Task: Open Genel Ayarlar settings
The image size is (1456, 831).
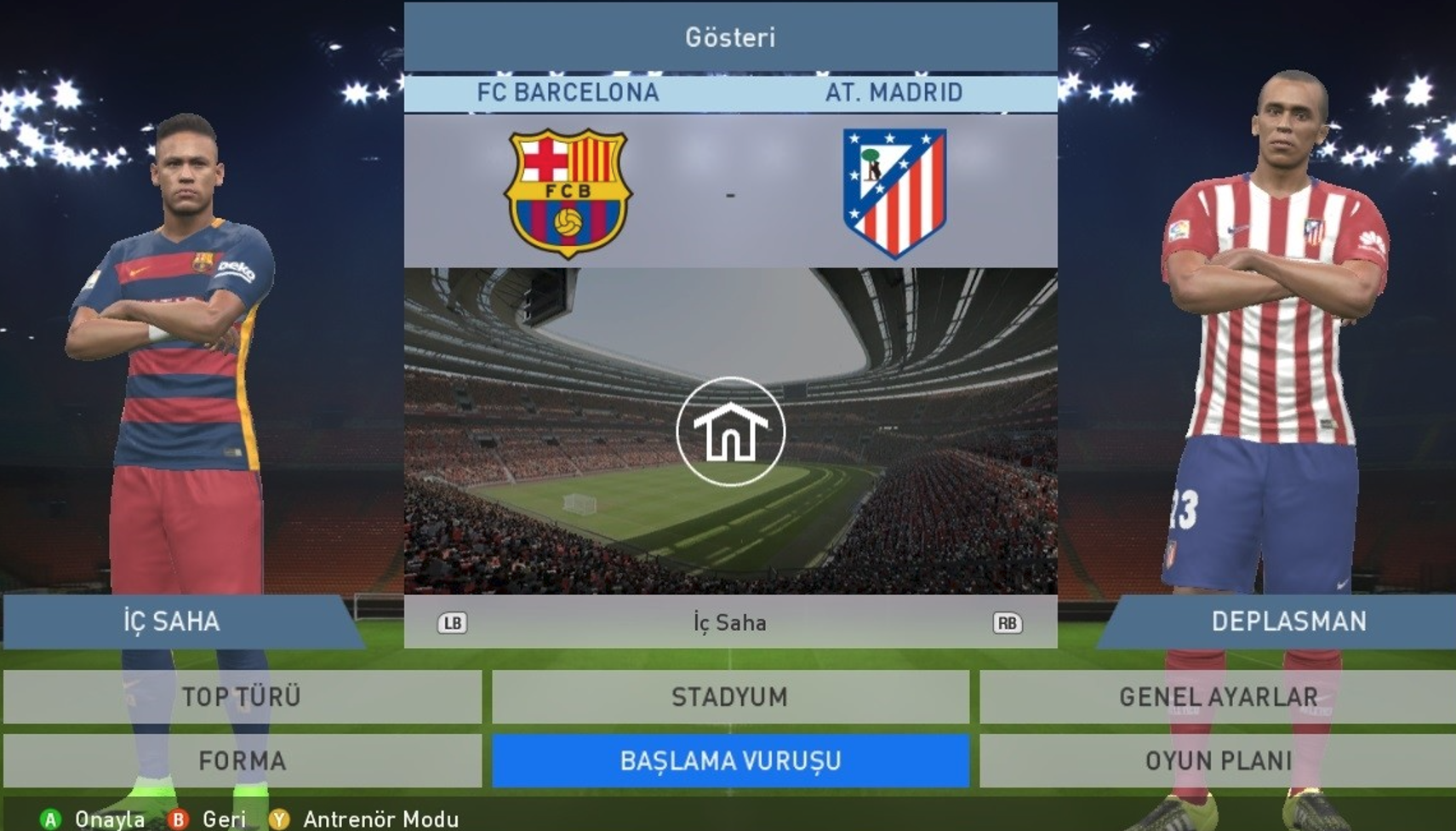Action: [1218, 696]
